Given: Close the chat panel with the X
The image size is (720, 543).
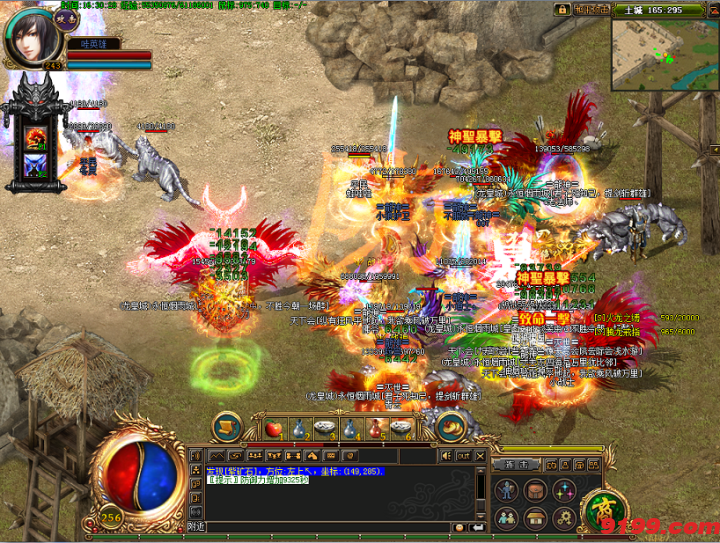Looking at the screenshot, I should click(481, 455).
